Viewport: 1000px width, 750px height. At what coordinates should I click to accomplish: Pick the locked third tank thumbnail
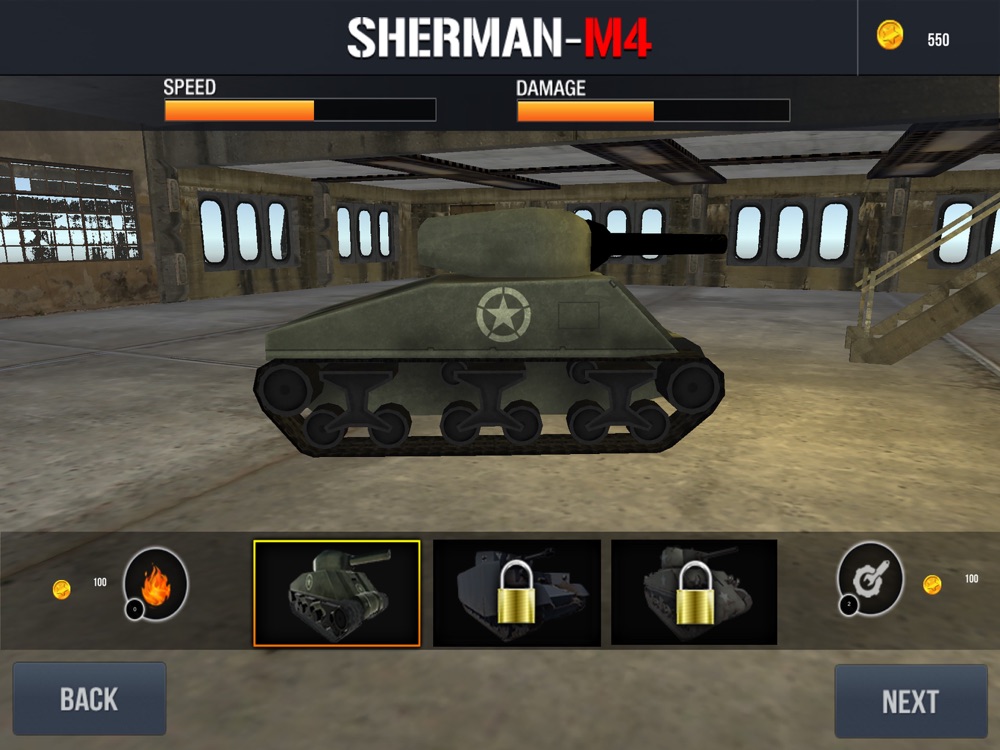(x=694, y=592)
